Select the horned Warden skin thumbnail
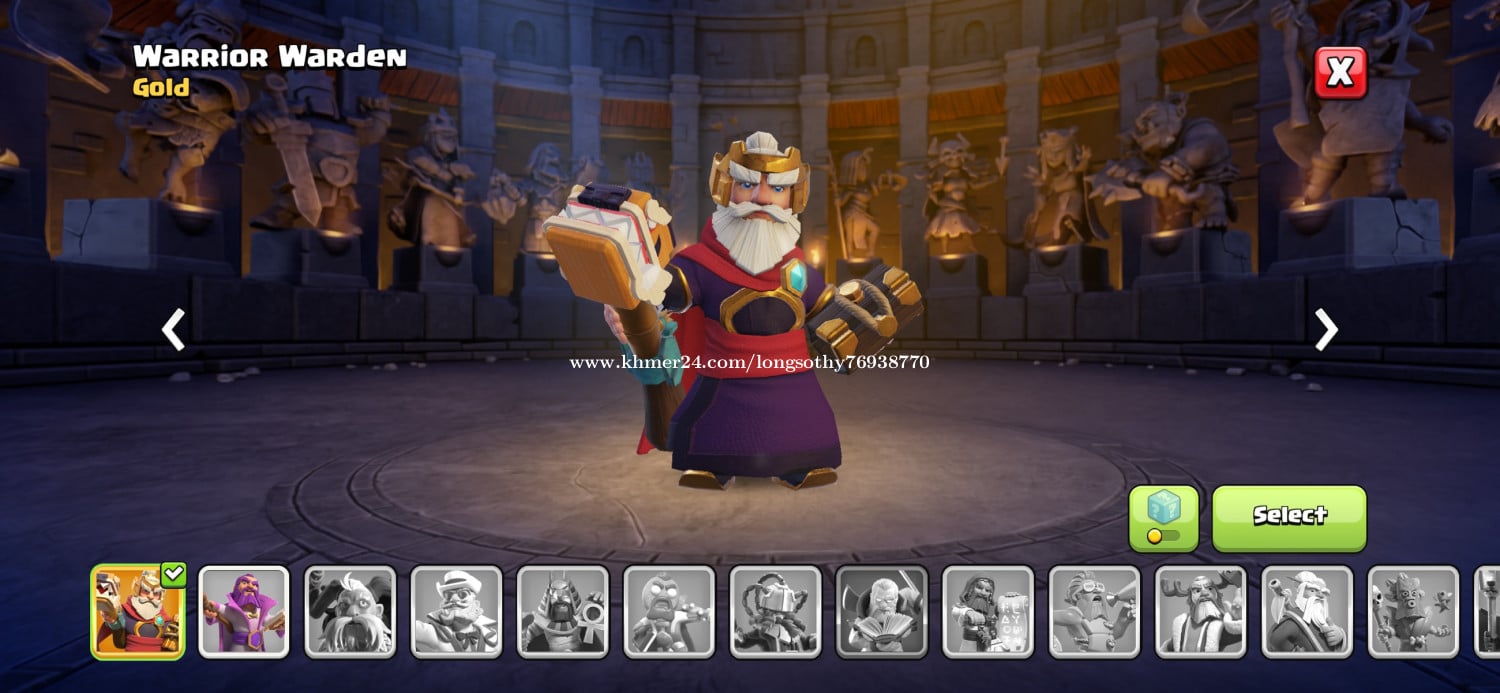 [350, 612]
